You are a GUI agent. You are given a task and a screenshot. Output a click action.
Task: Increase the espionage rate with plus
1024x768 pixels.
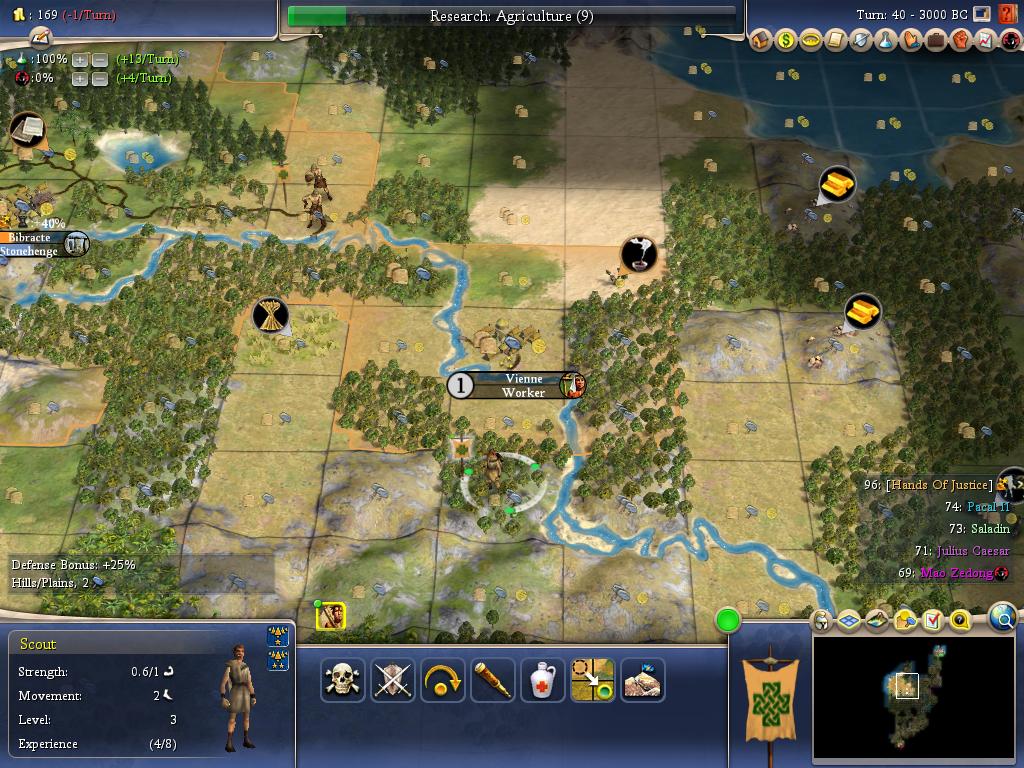click(x=80, y=78)
